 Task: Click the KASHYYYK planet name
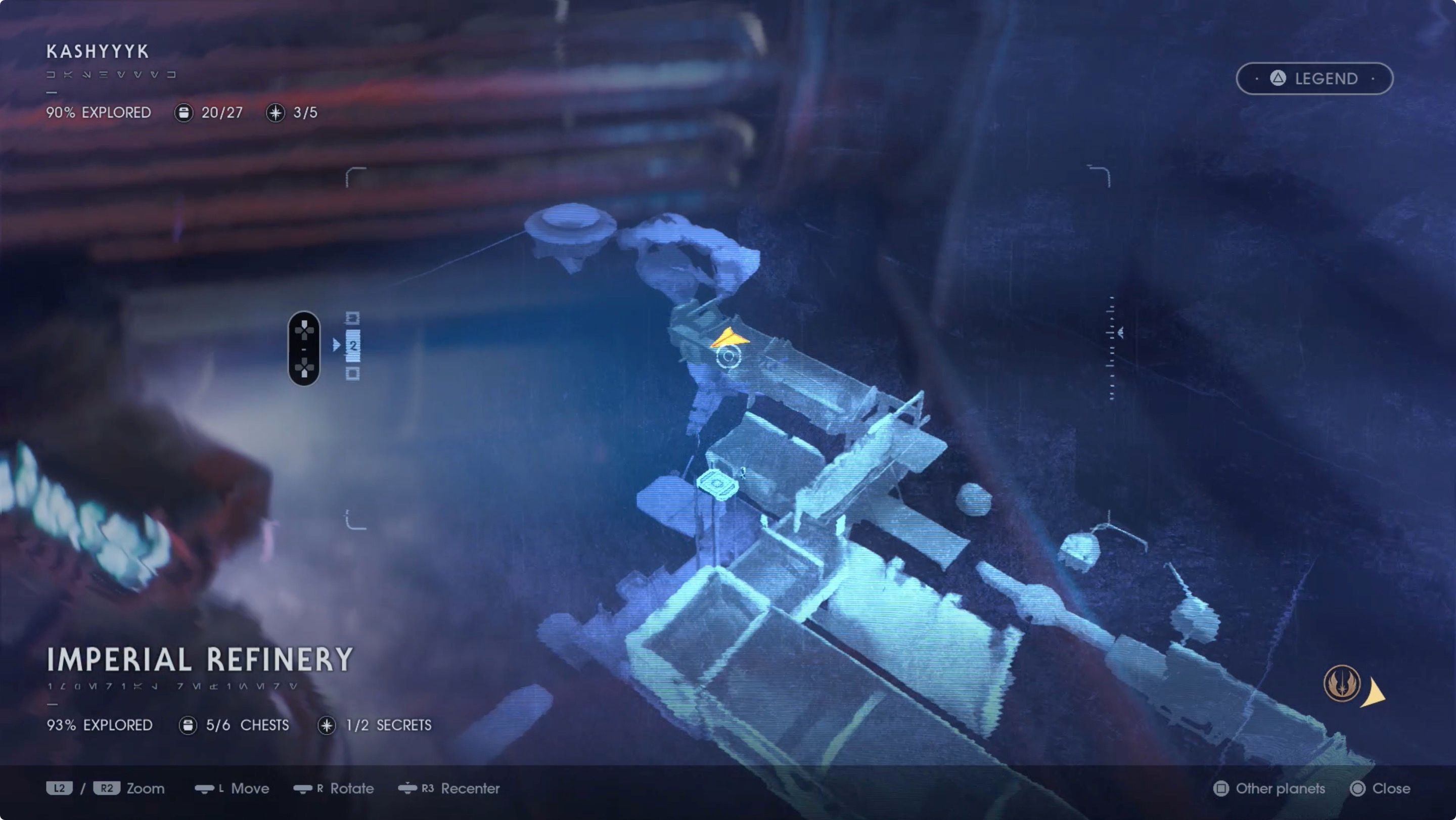pyautogui.click(x=97, y=52)
